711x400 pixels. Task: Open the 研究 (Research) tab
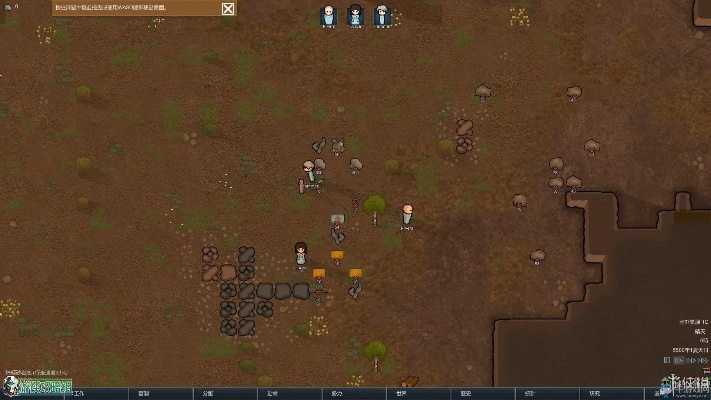(x=594, y=393)
